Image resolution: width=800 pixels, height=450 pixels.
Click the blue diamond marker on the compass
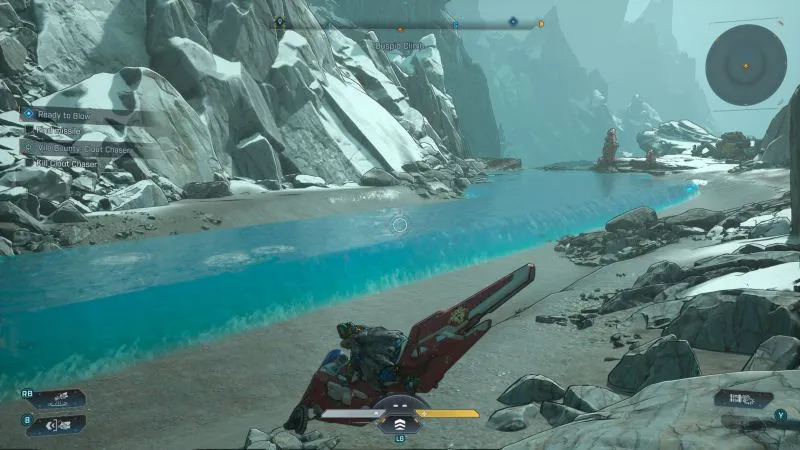512,21
